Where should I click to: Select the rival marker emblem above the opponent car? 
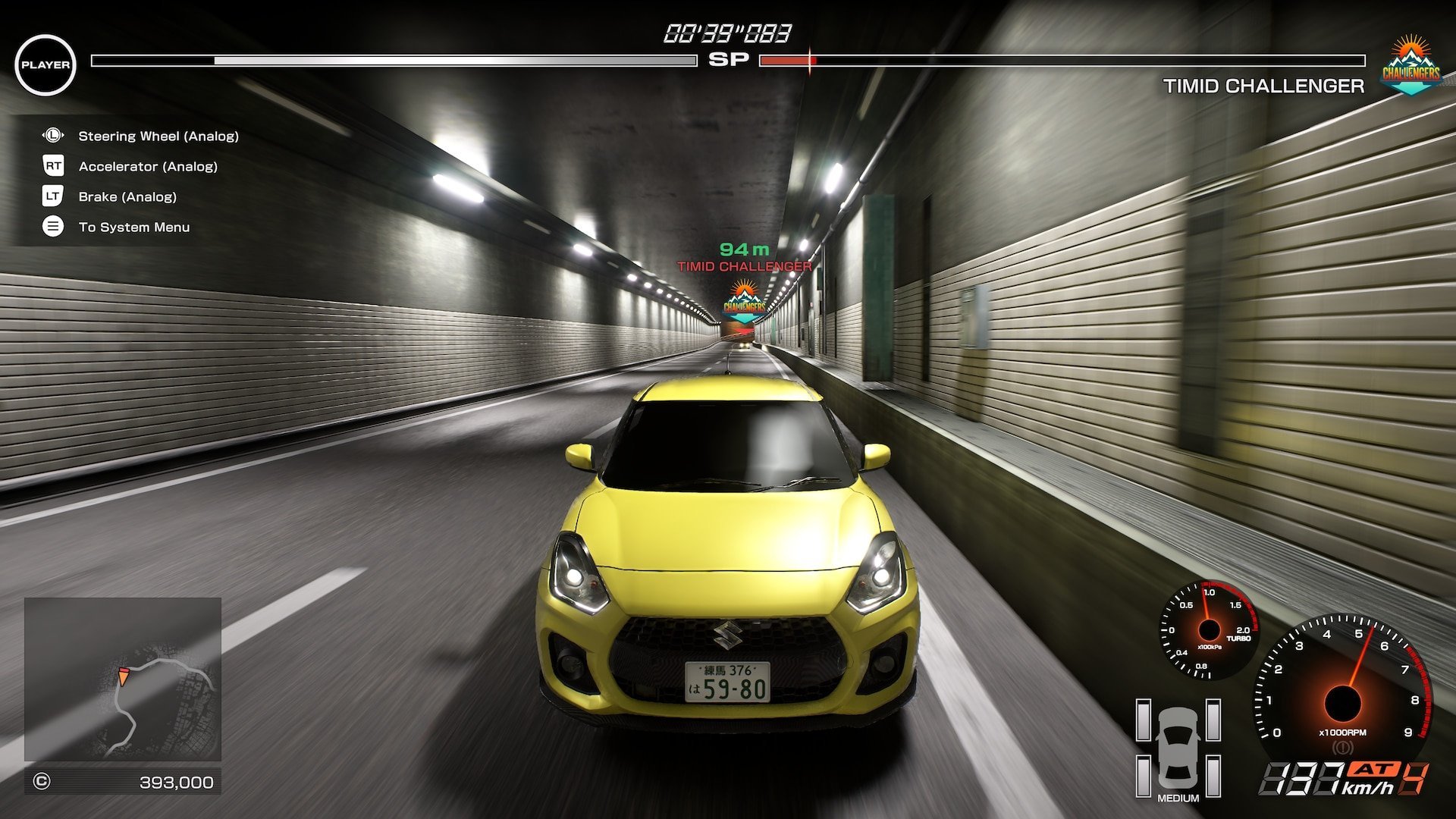[x=744, y=302]
